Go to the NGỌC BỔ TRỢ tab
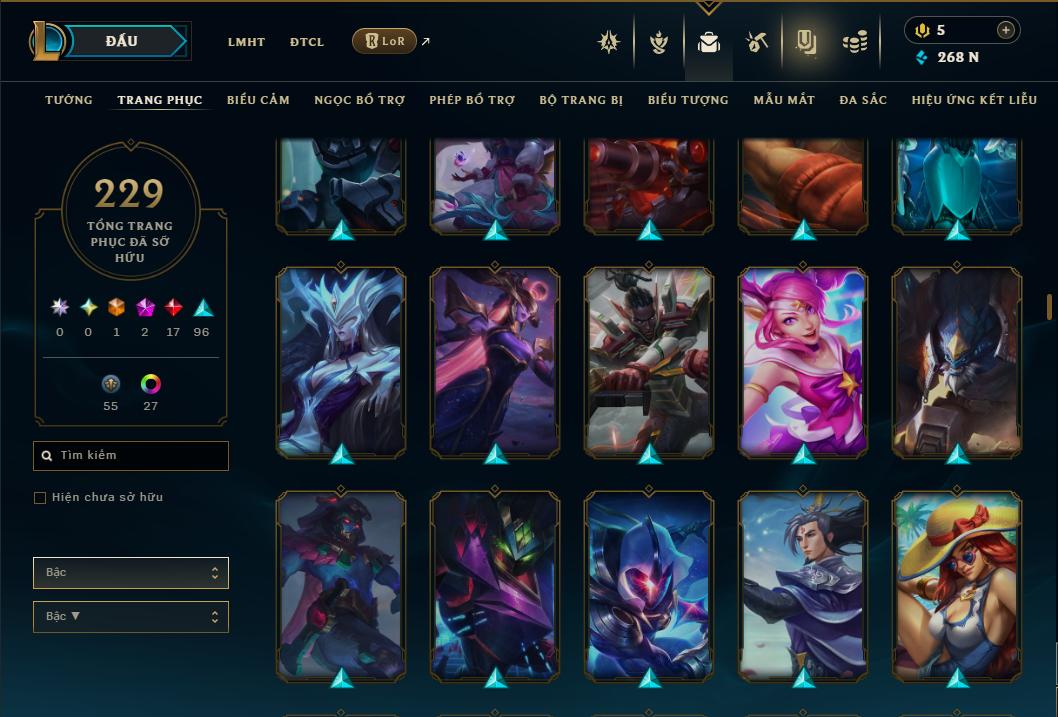Image resolution: width=1058 pixels, height=717 pixels. pos(359,100)
